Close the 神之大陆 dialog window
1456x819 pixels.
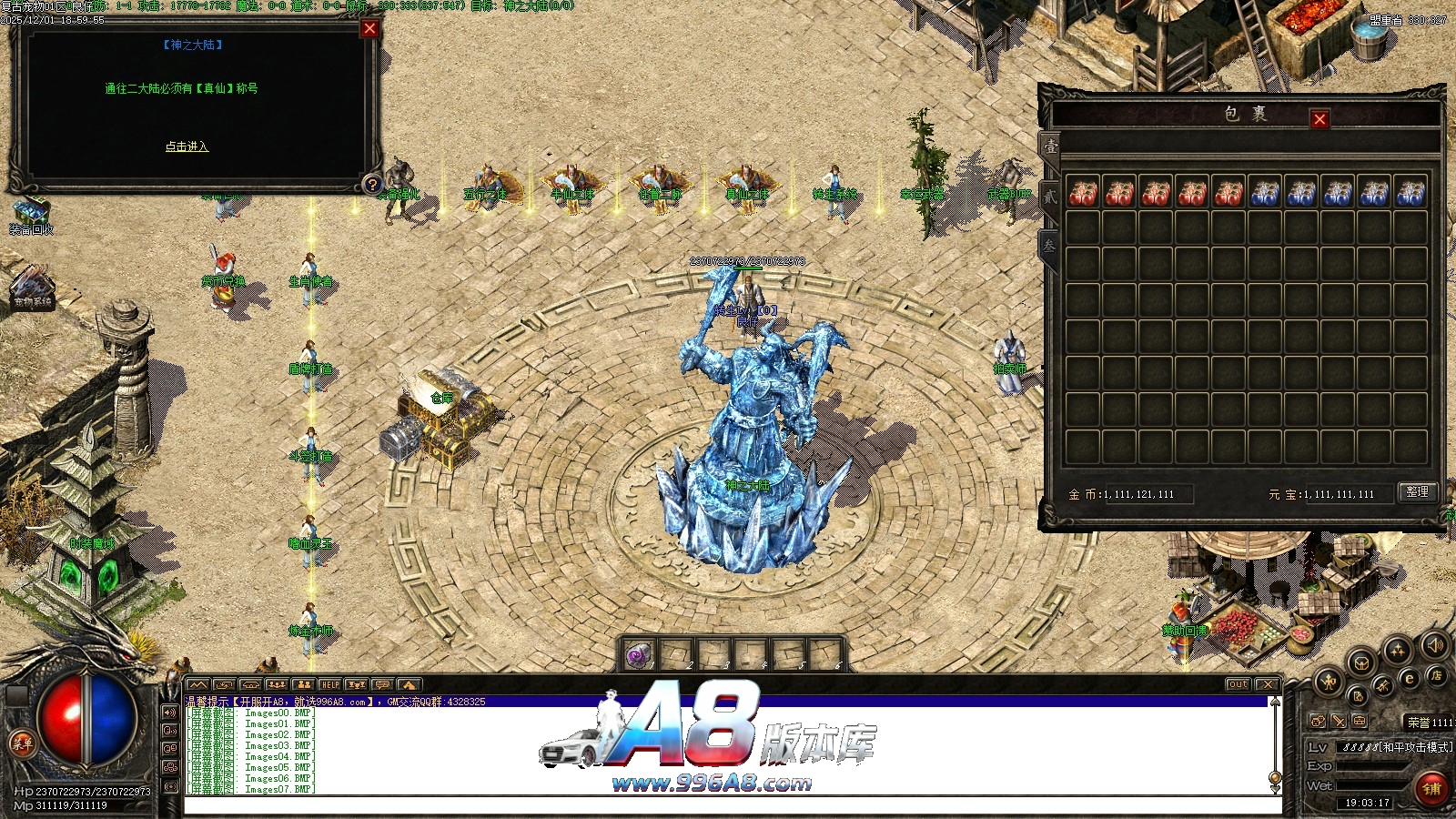(x=369, y=28)
